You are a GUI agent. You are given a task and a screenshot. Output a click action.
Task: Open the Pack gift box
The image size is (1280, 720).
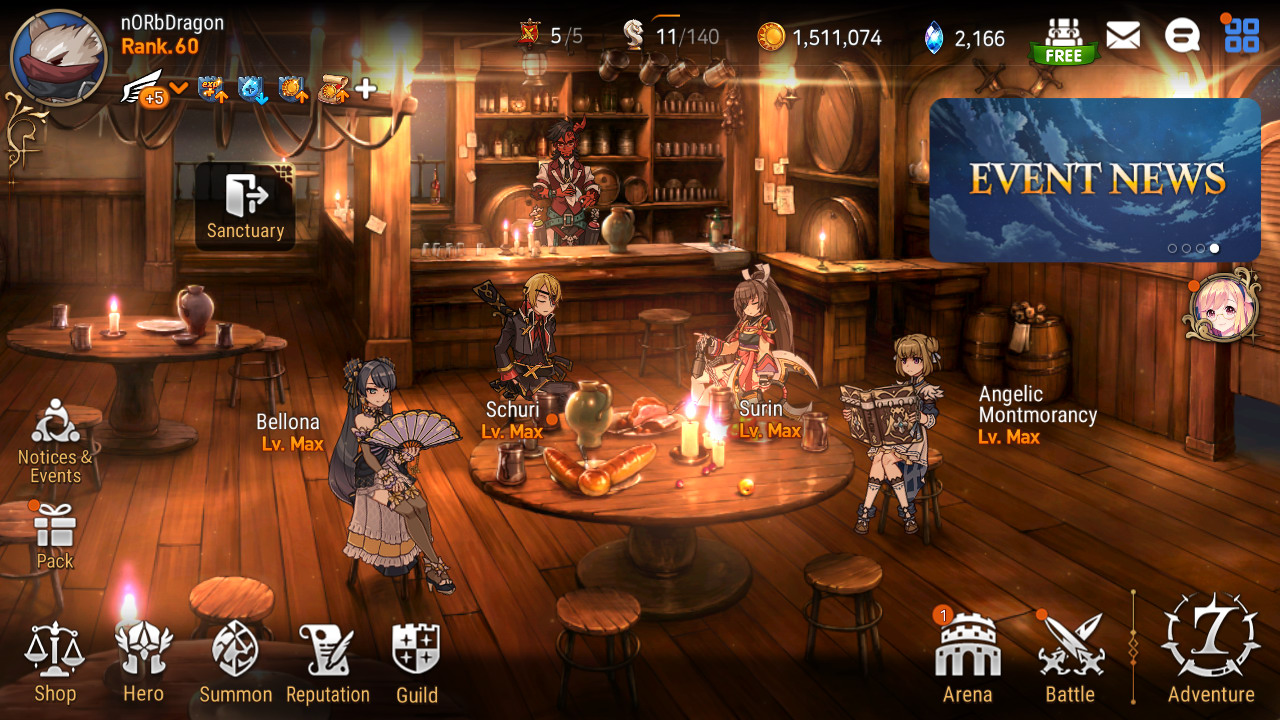coord(55,535)
